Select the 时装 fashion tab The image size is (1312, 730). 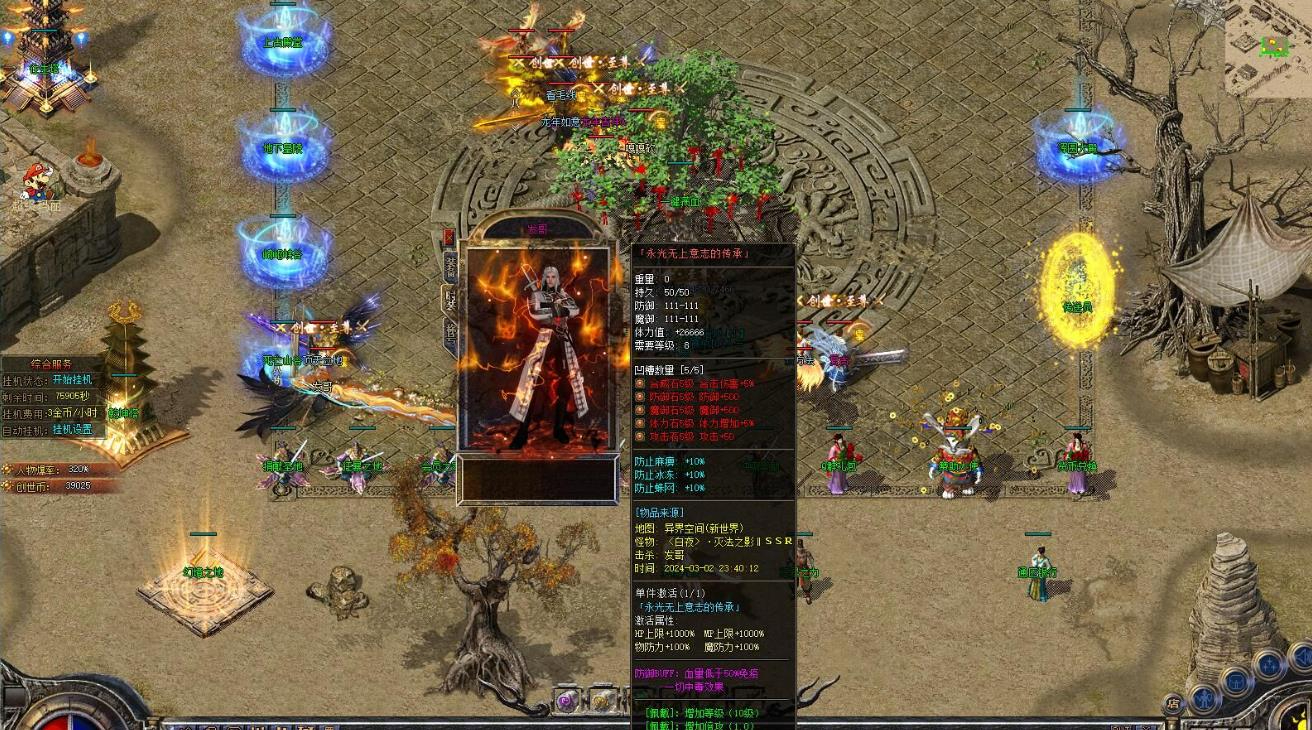point(450,300)
